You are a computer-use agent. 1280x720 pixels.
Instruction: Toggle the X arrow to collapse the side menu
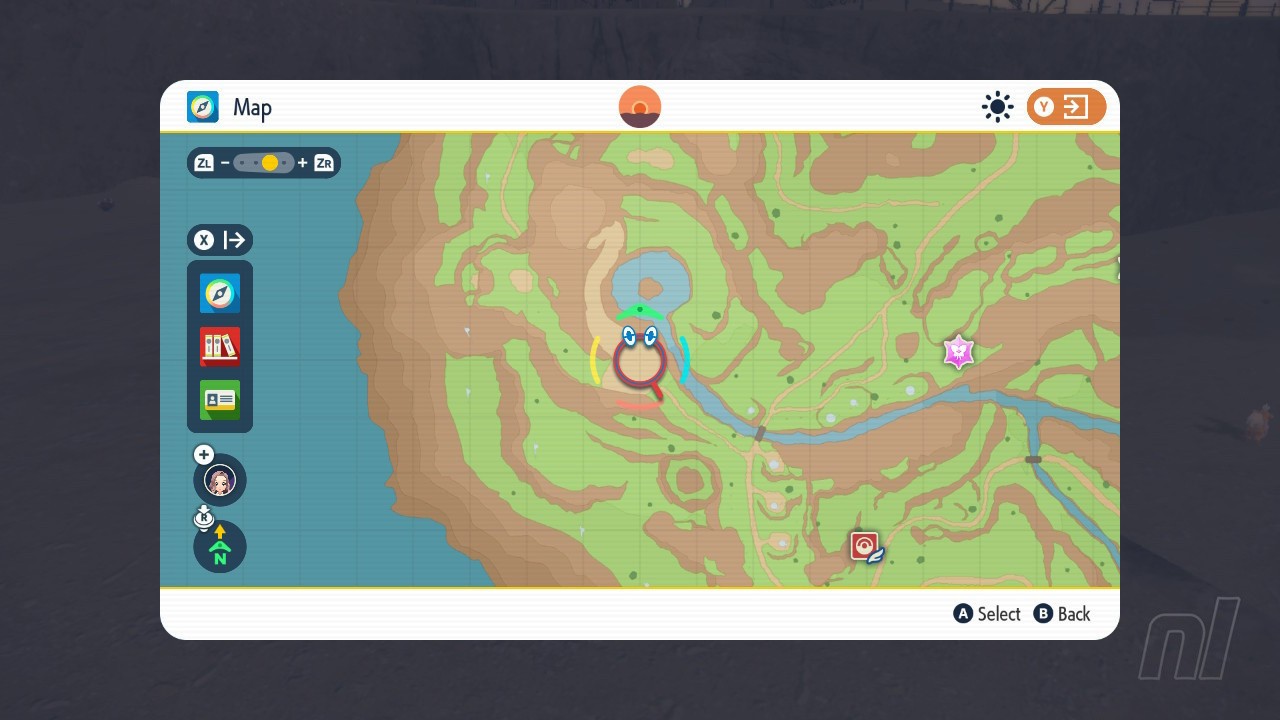(219, 240)
